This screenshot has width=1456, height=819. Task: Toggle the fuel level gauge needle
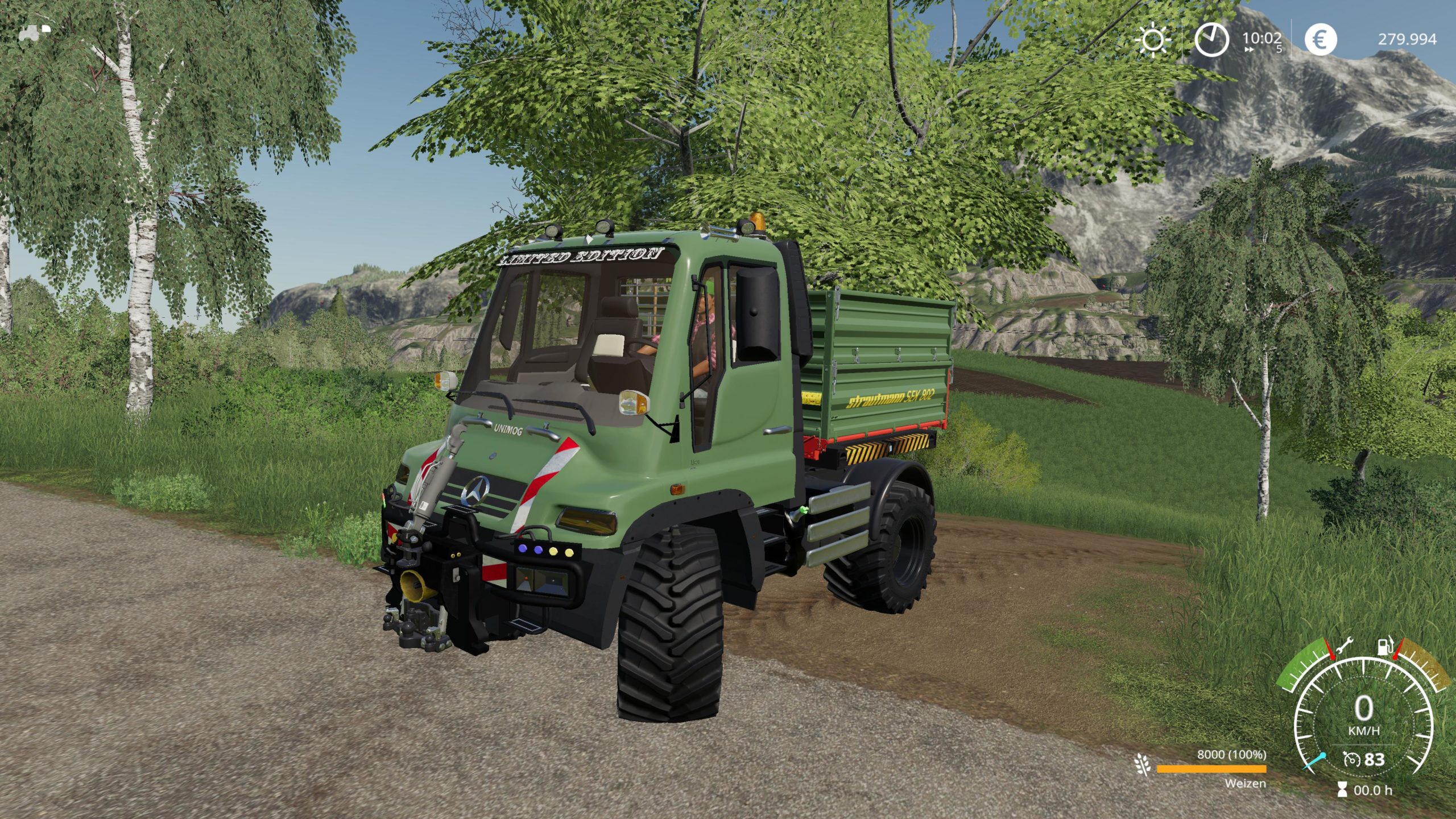point(1395,651)
